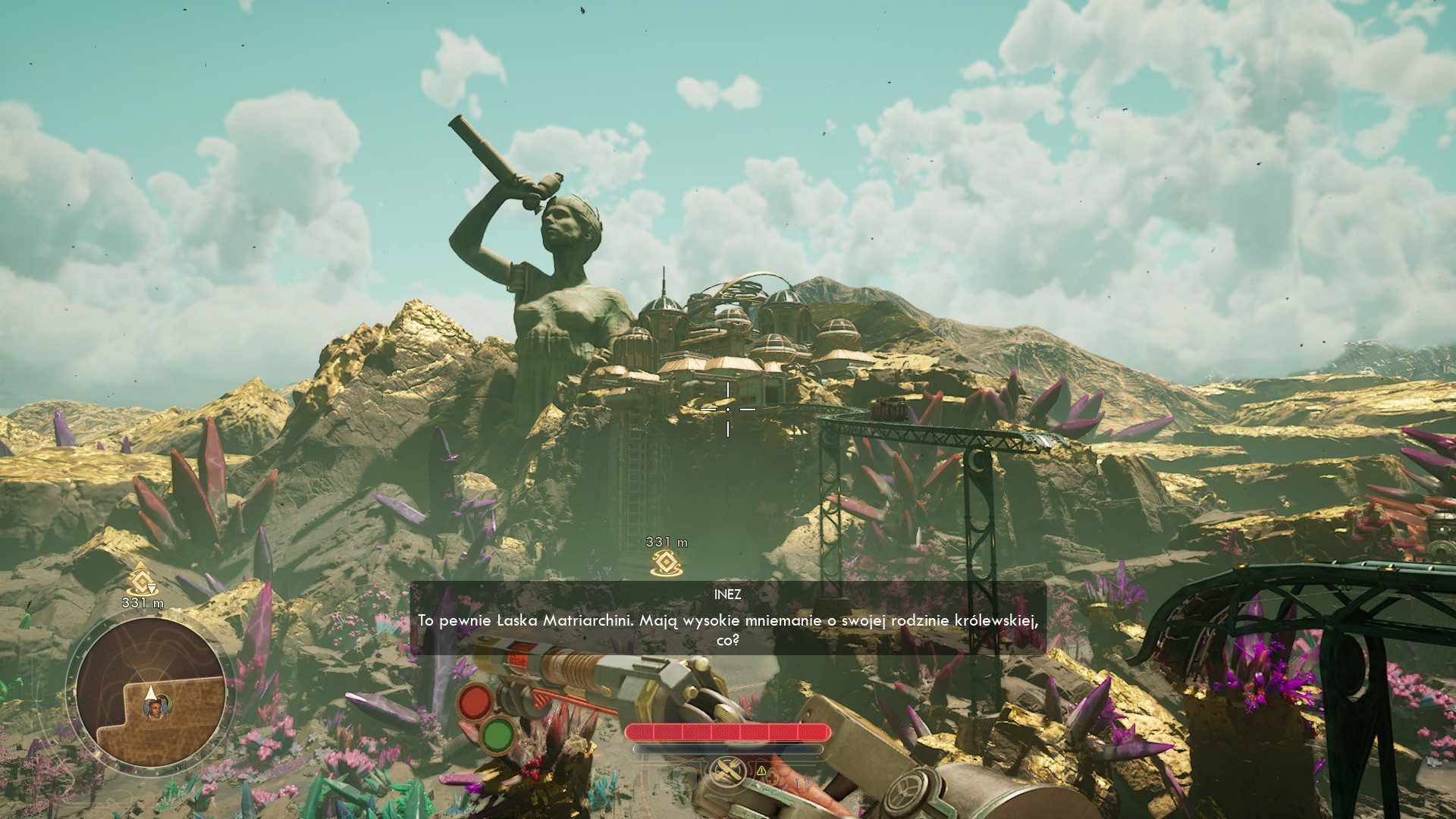Select the objective waypoint near the crosshair
The width and height of the screenshot is (1456, 819).
point(666,562)
